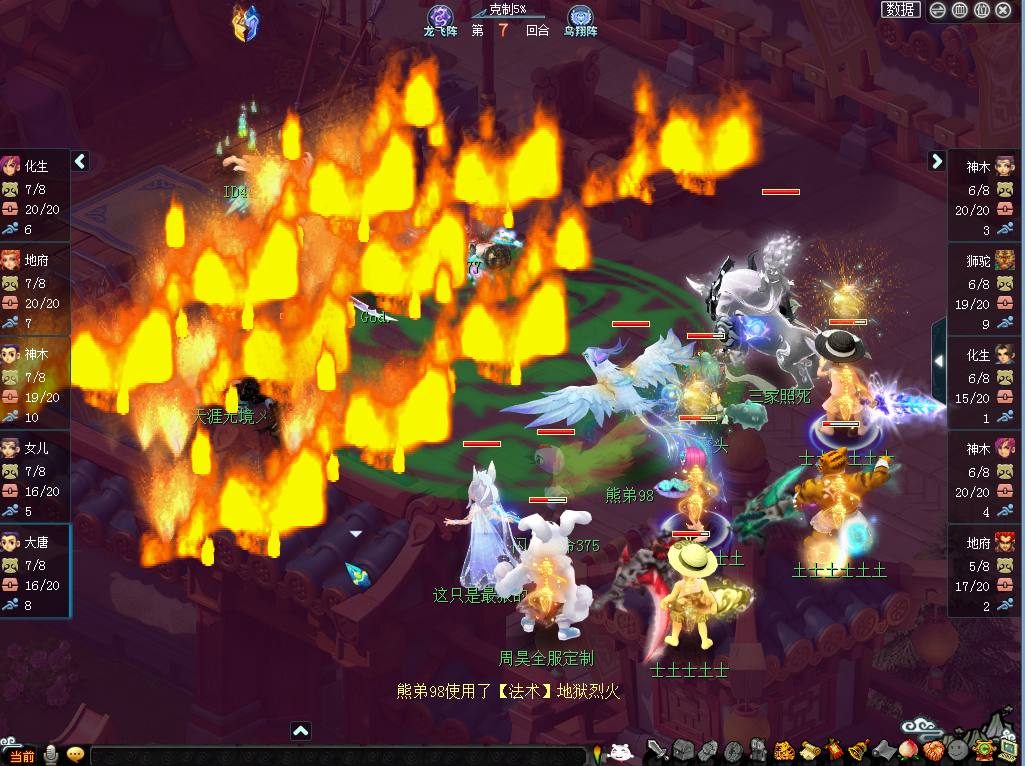Screen dimensions: 1025x766
Task: Open the sword attack icon in the bottom toolbar
Action: pyautogui.click(x=657, y=750)
